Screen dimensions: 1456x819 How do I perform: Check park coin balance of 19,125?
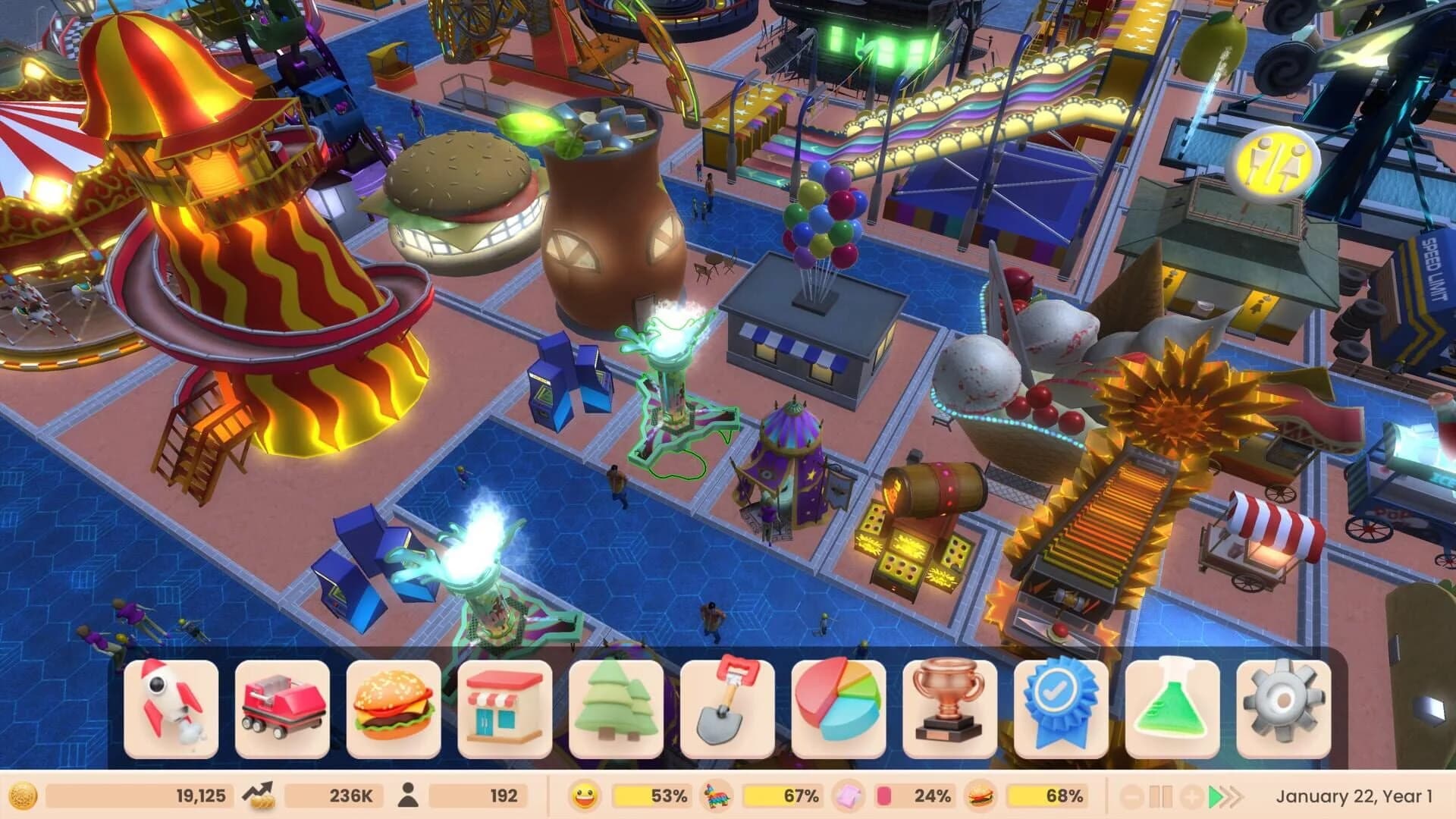tap(136, 795)
